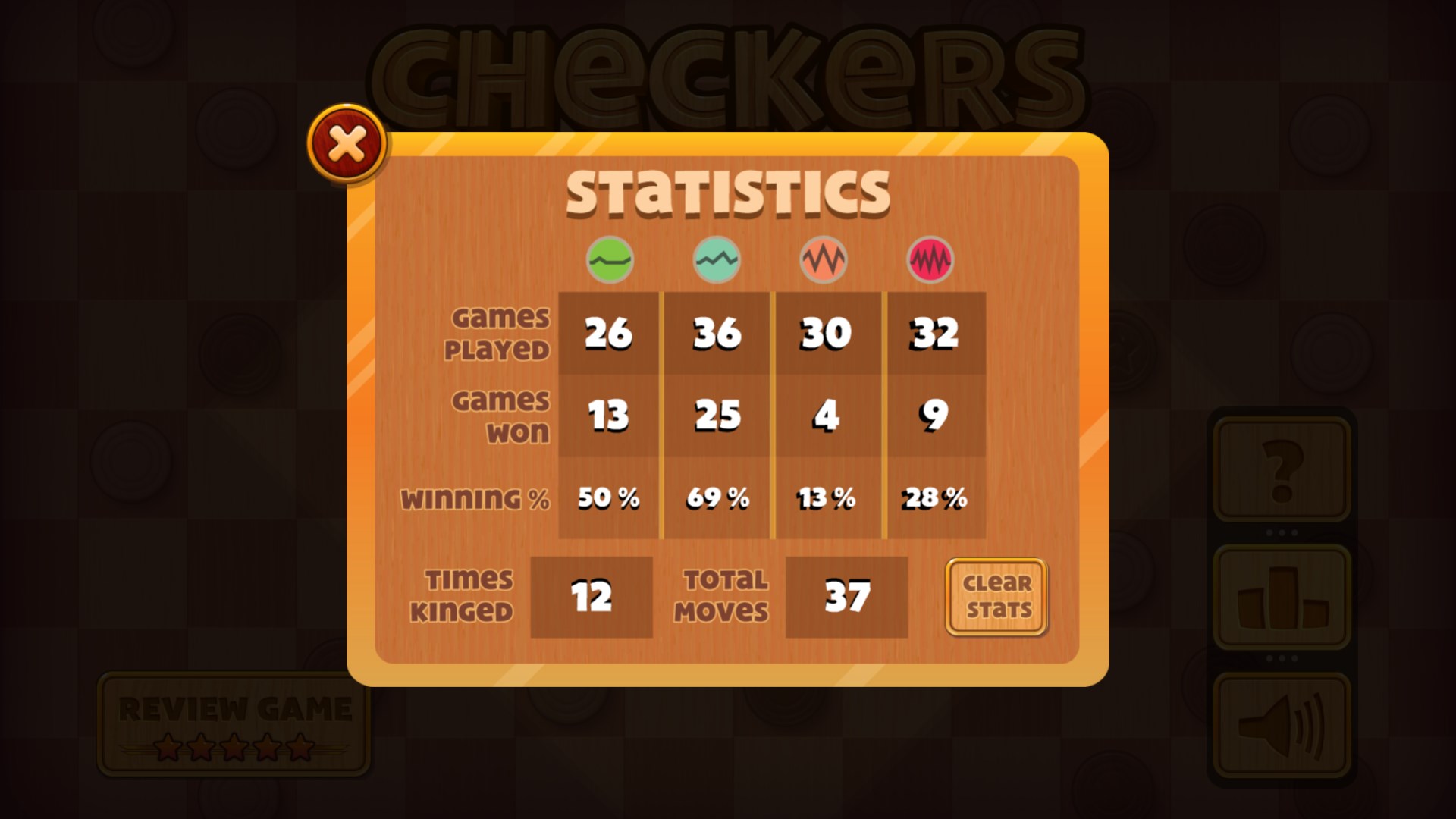Click the 13% winning percentage cell
Viewport: 1456px width, 819px height.
825,498
